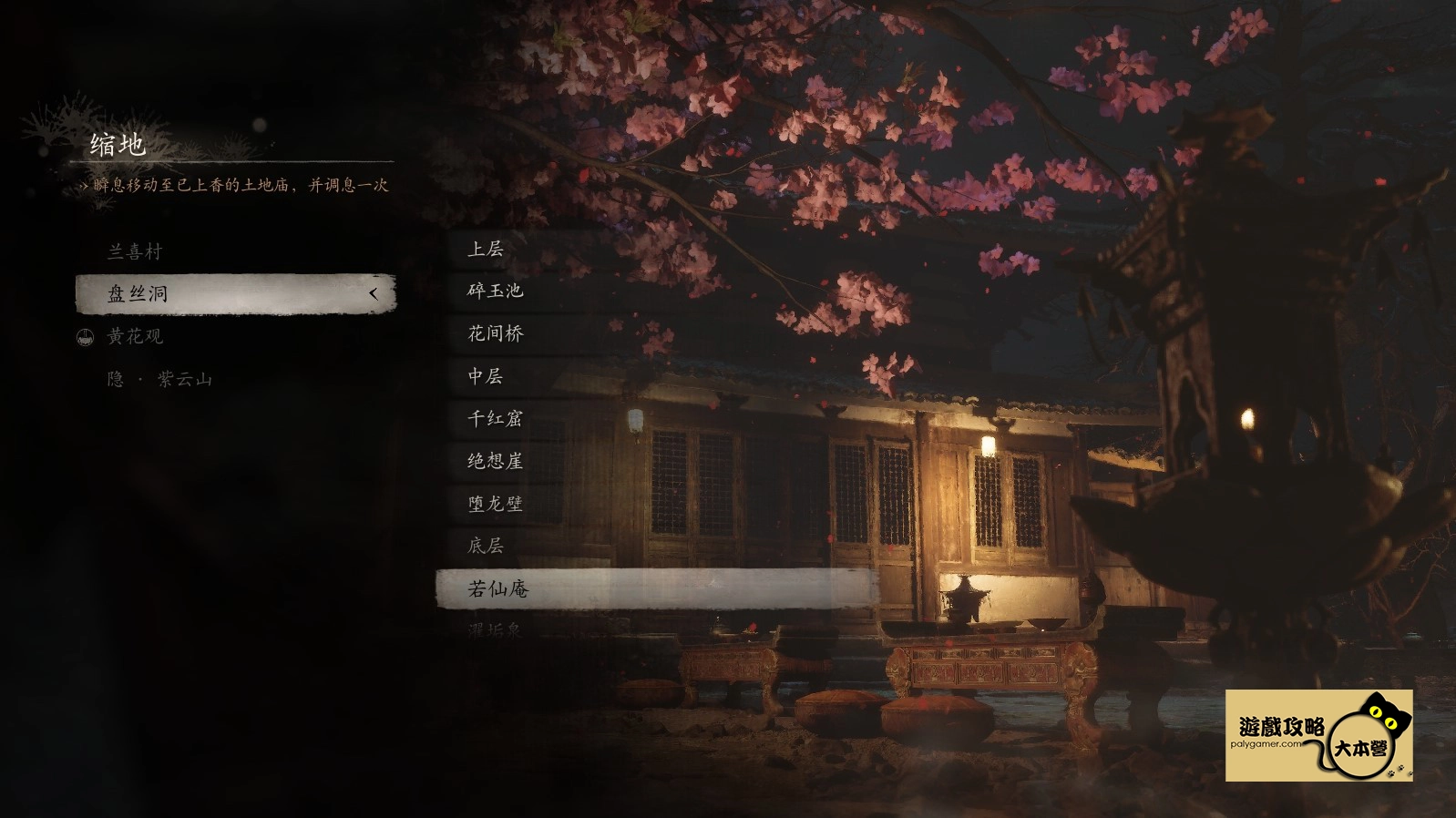The image size is (1456, 818).
Task: Pick the 上层 shrine entry
Action: (x=486, y=249)
